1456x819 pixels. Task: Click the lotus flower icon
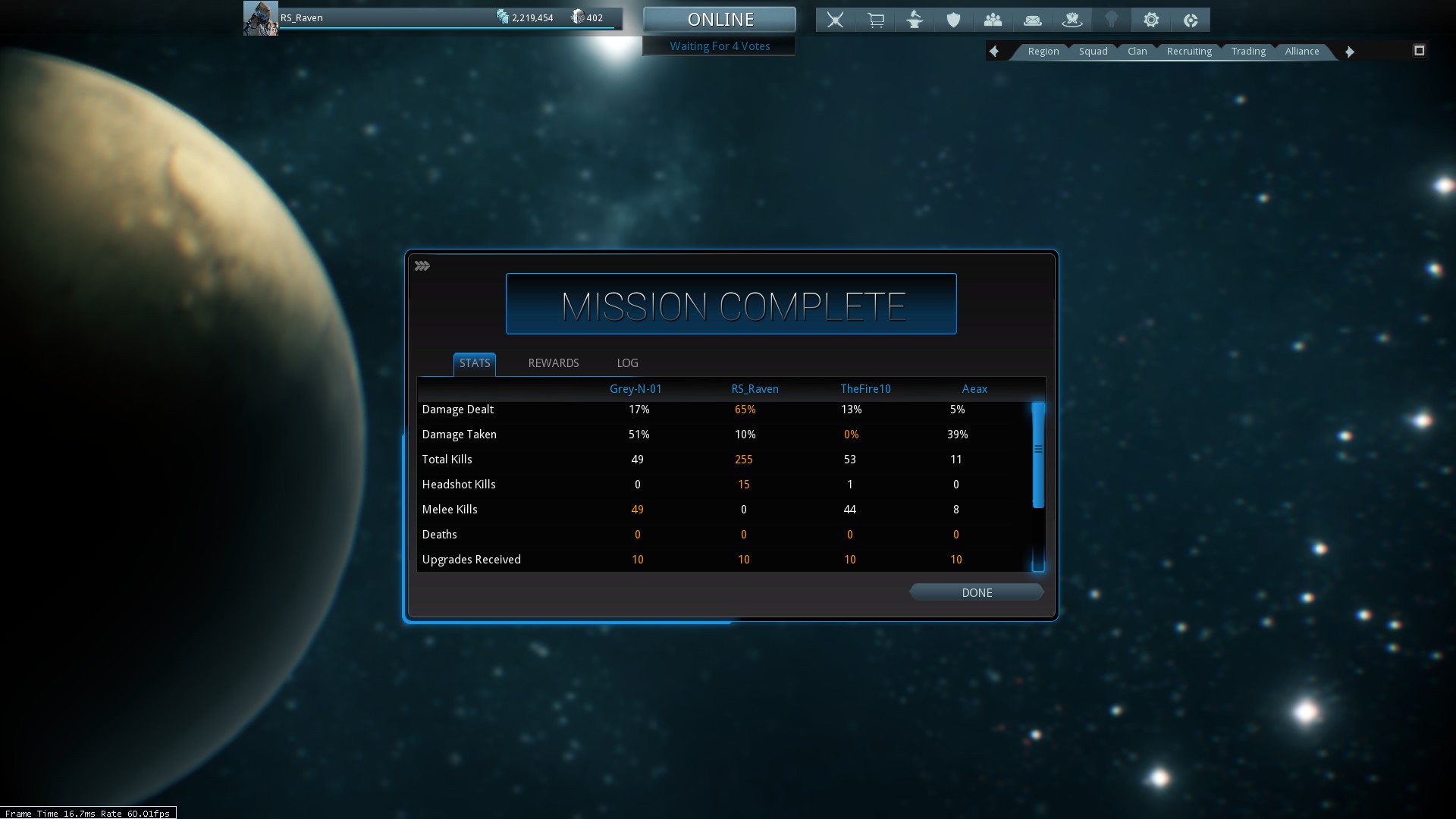coord(1072,20)
